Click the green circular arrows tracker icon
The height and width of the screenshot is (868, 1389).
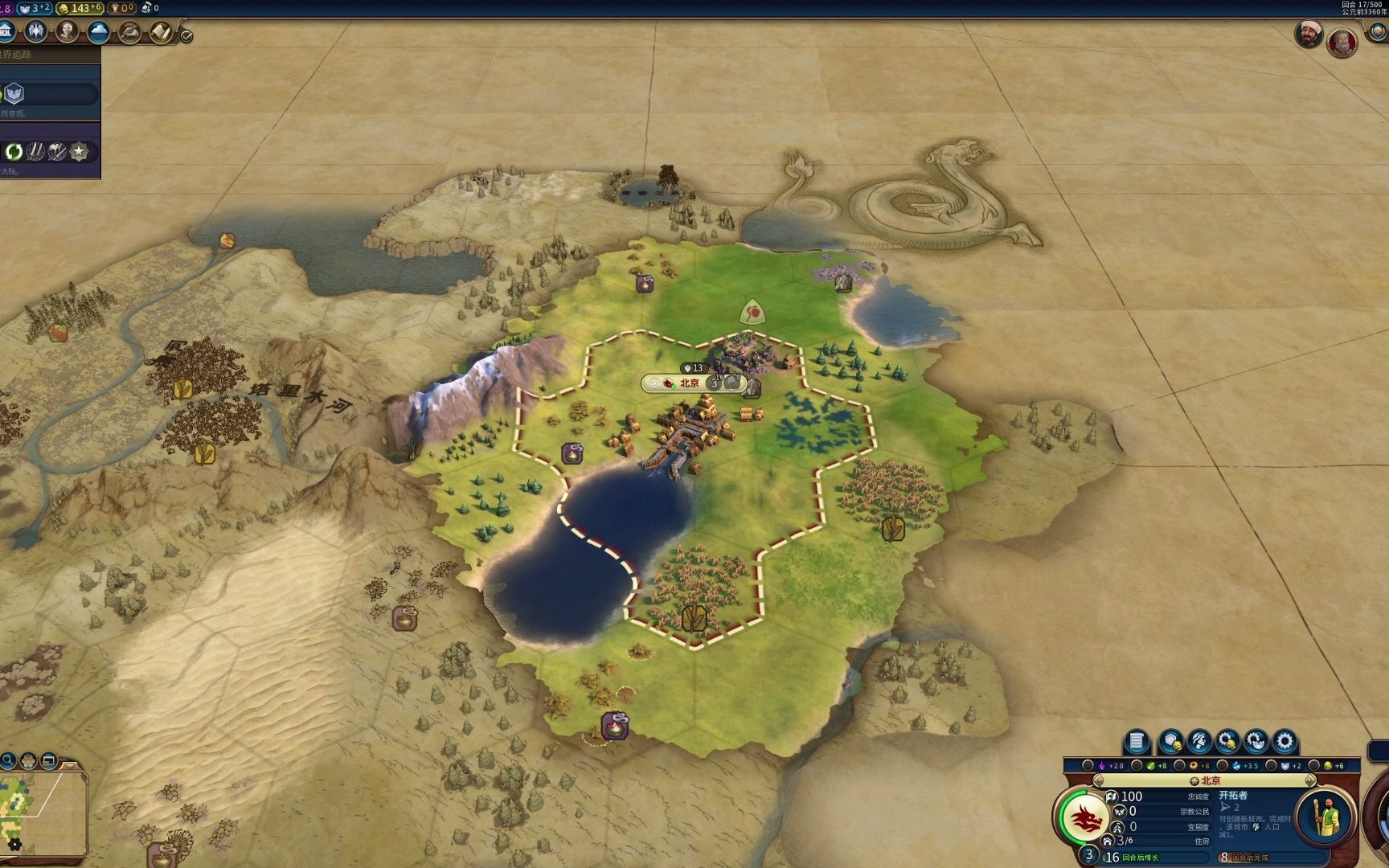(14, 151)
